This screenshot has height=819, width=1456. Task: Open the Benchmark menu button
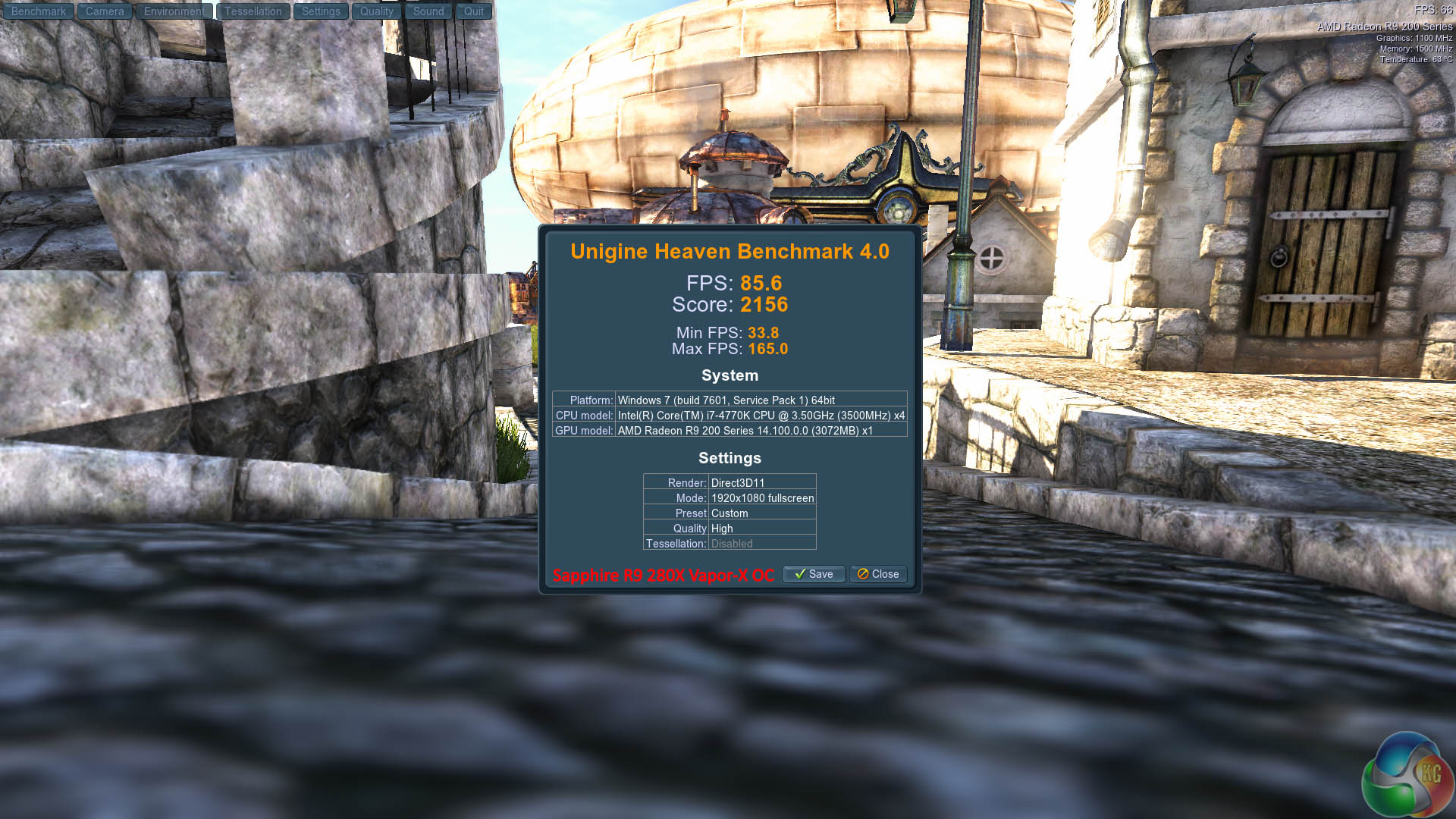(39, 11)
